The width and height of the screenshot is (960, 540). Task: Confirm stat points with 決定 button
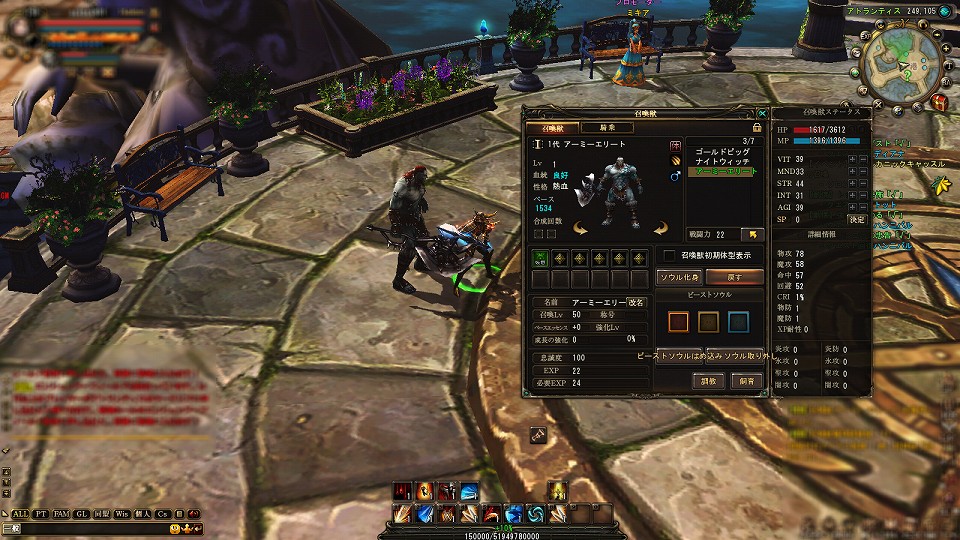(857, 219)
